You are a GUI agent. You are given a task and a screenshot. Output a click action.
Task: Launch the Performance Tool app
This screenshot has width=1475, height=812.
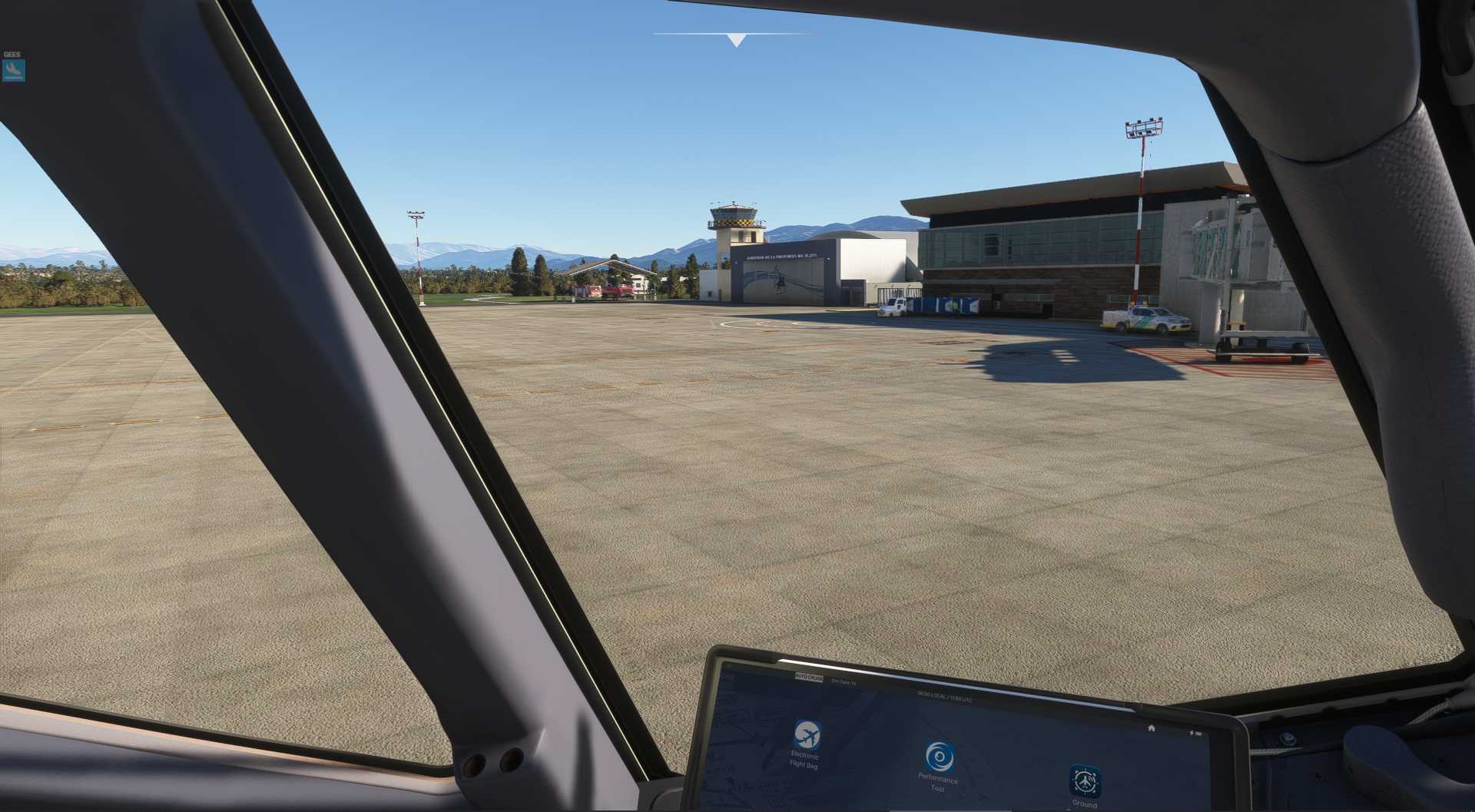point(938,758)
